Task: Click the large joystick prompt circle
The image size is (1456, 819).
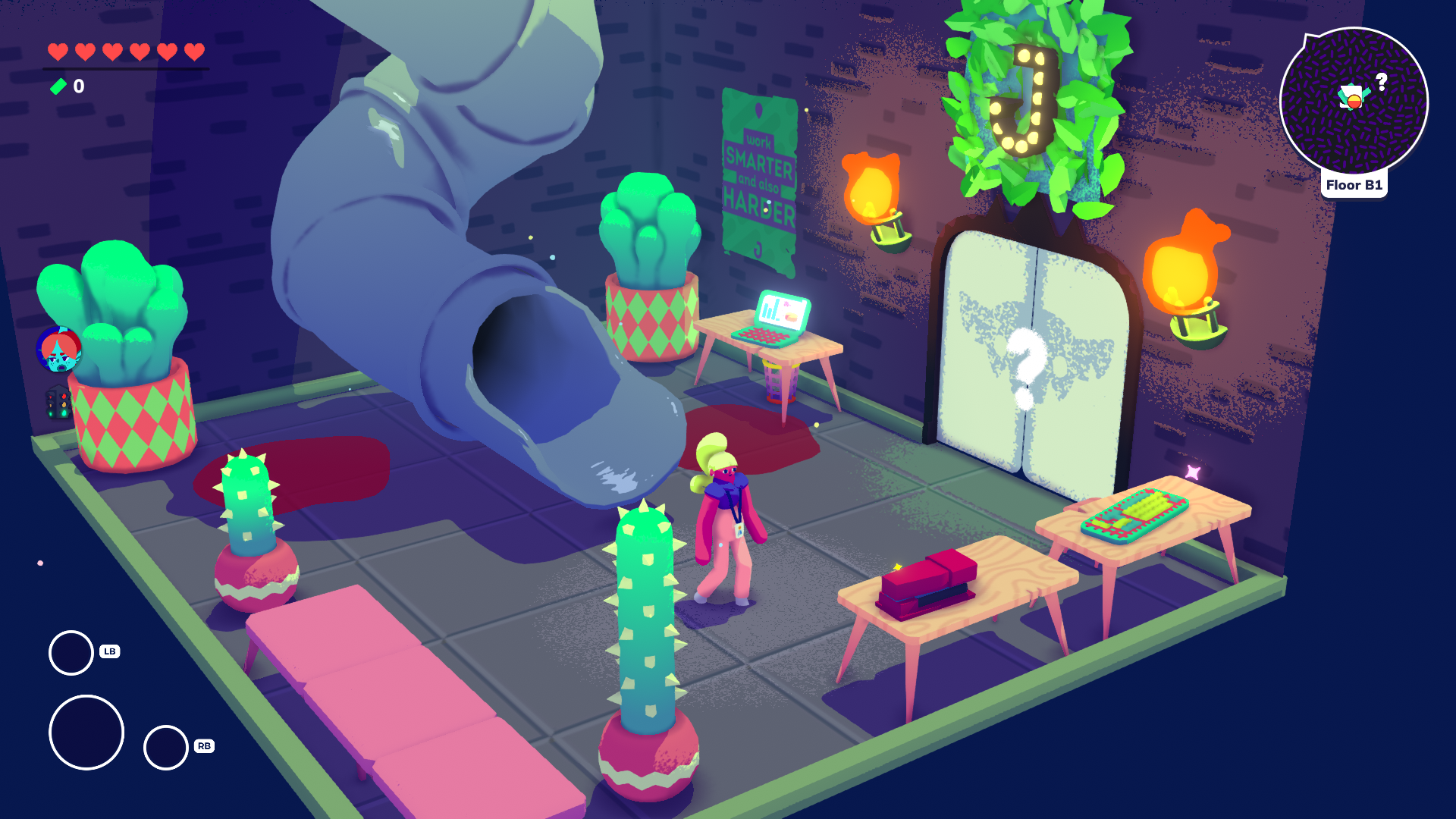Action: 85,732
